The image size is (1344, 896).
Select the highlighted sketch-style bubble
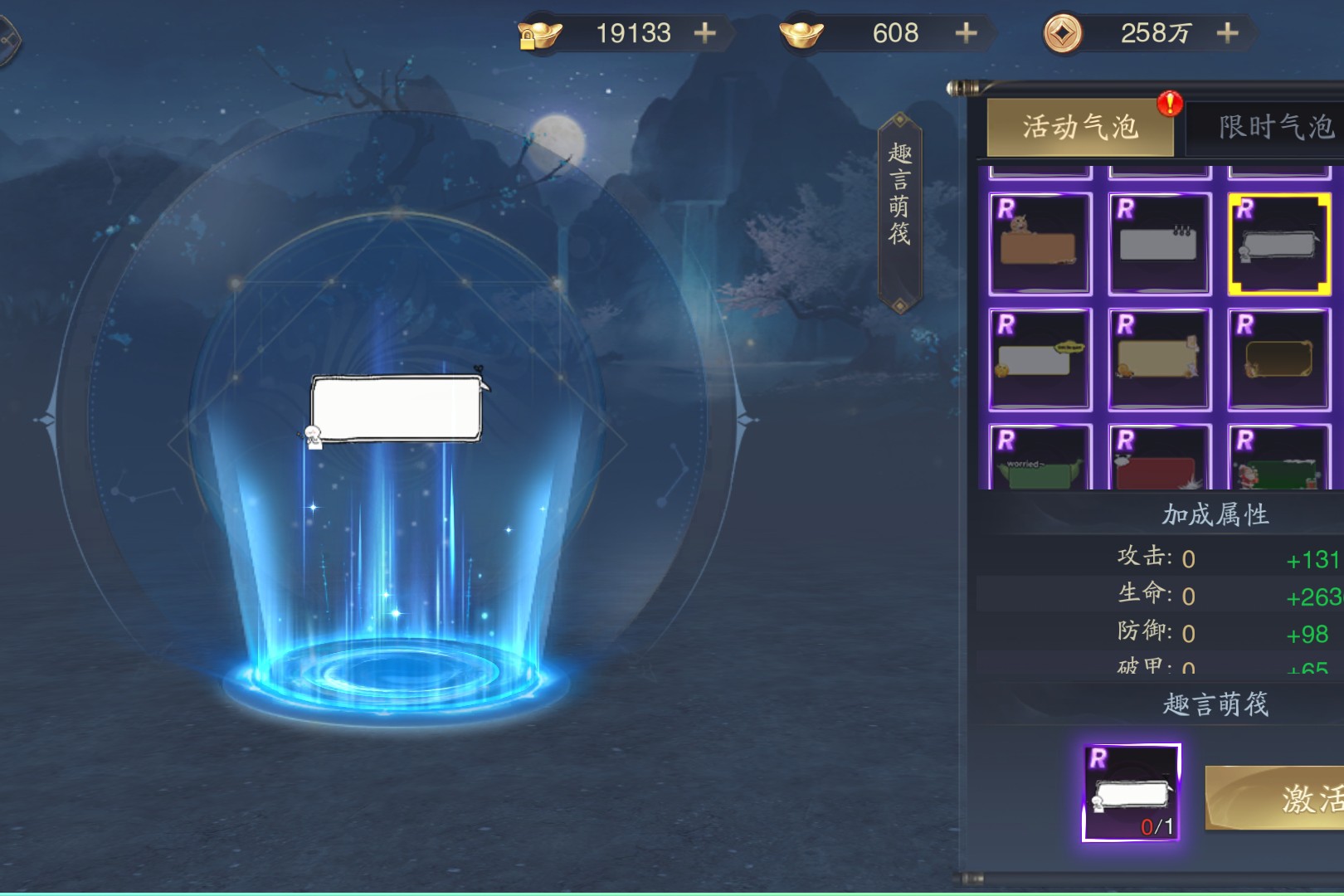[x=1278, y=244]
